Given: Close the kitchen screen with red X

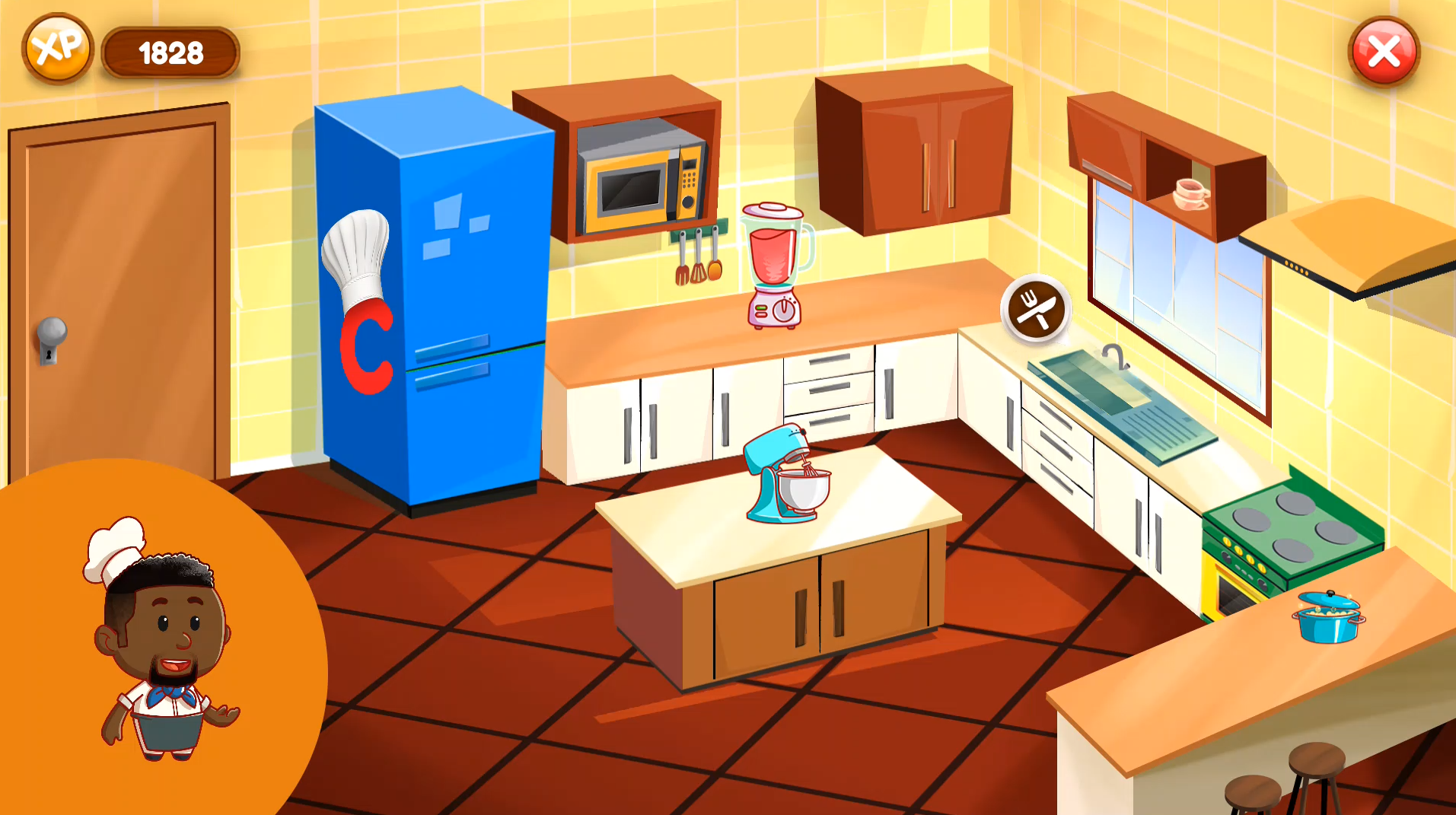Looking at the screenshot, I should coord(1383,52).
